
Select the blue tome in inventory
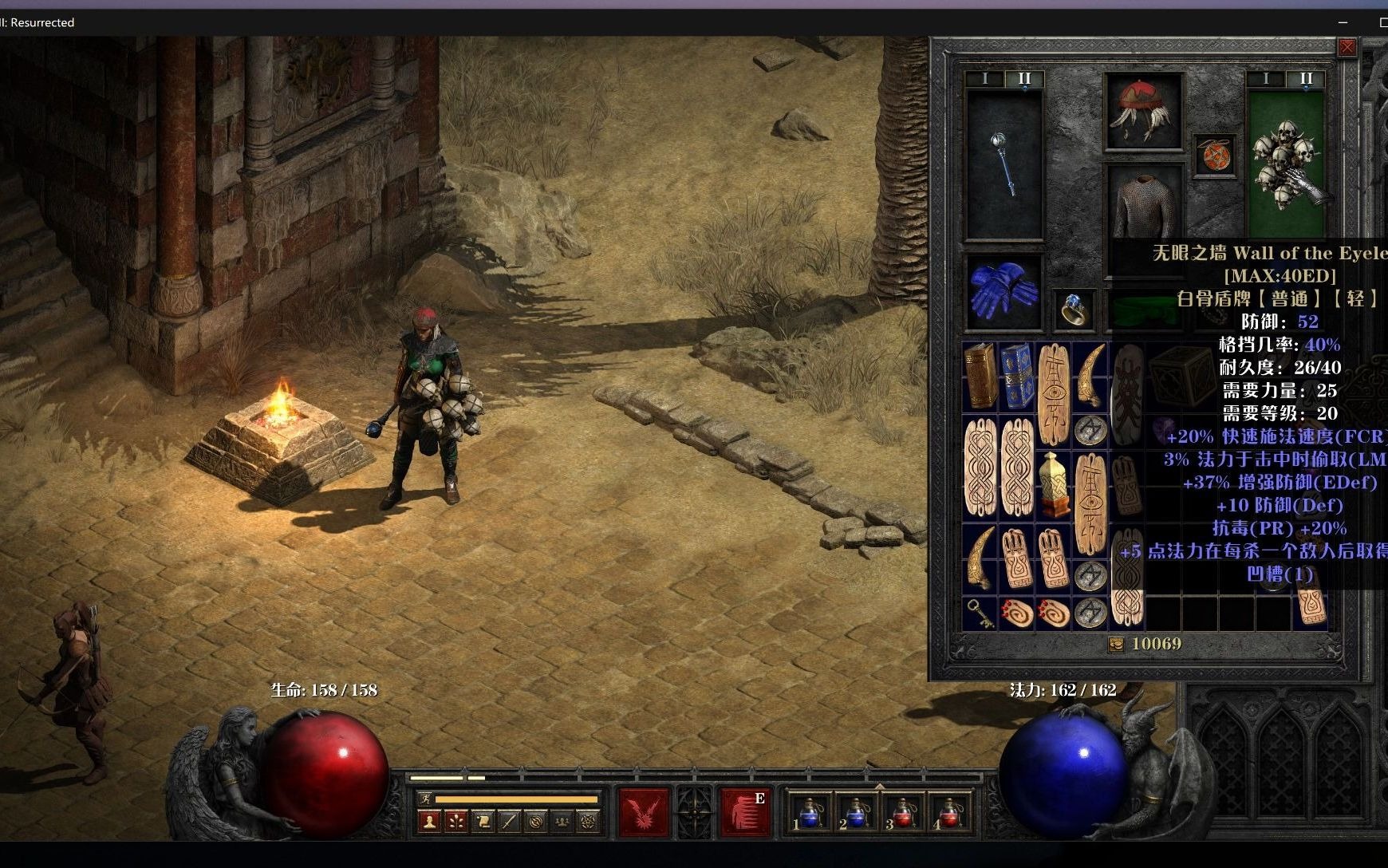[1016, 376]
